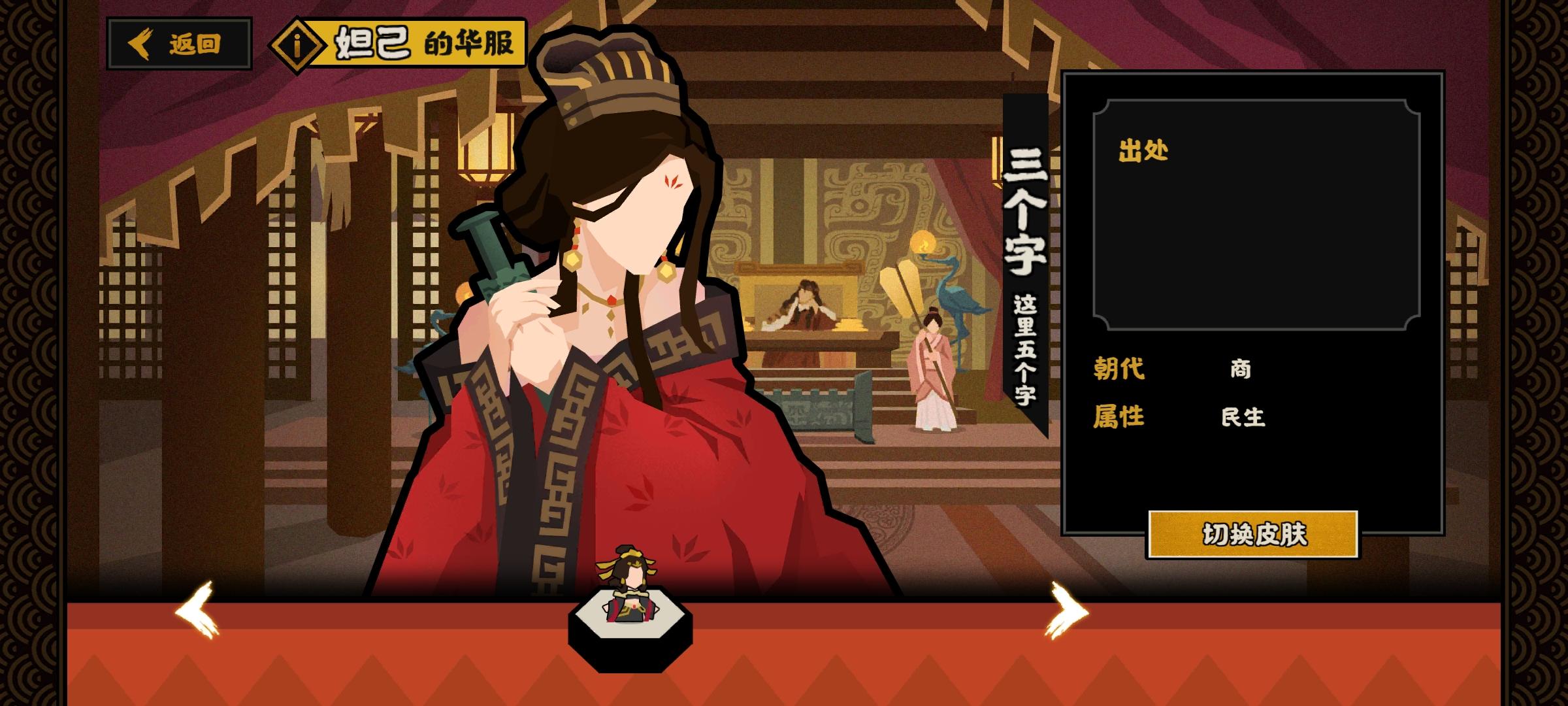Select the dynasty value 商
Screen dimensions: 1568x706
[1240, 369]
